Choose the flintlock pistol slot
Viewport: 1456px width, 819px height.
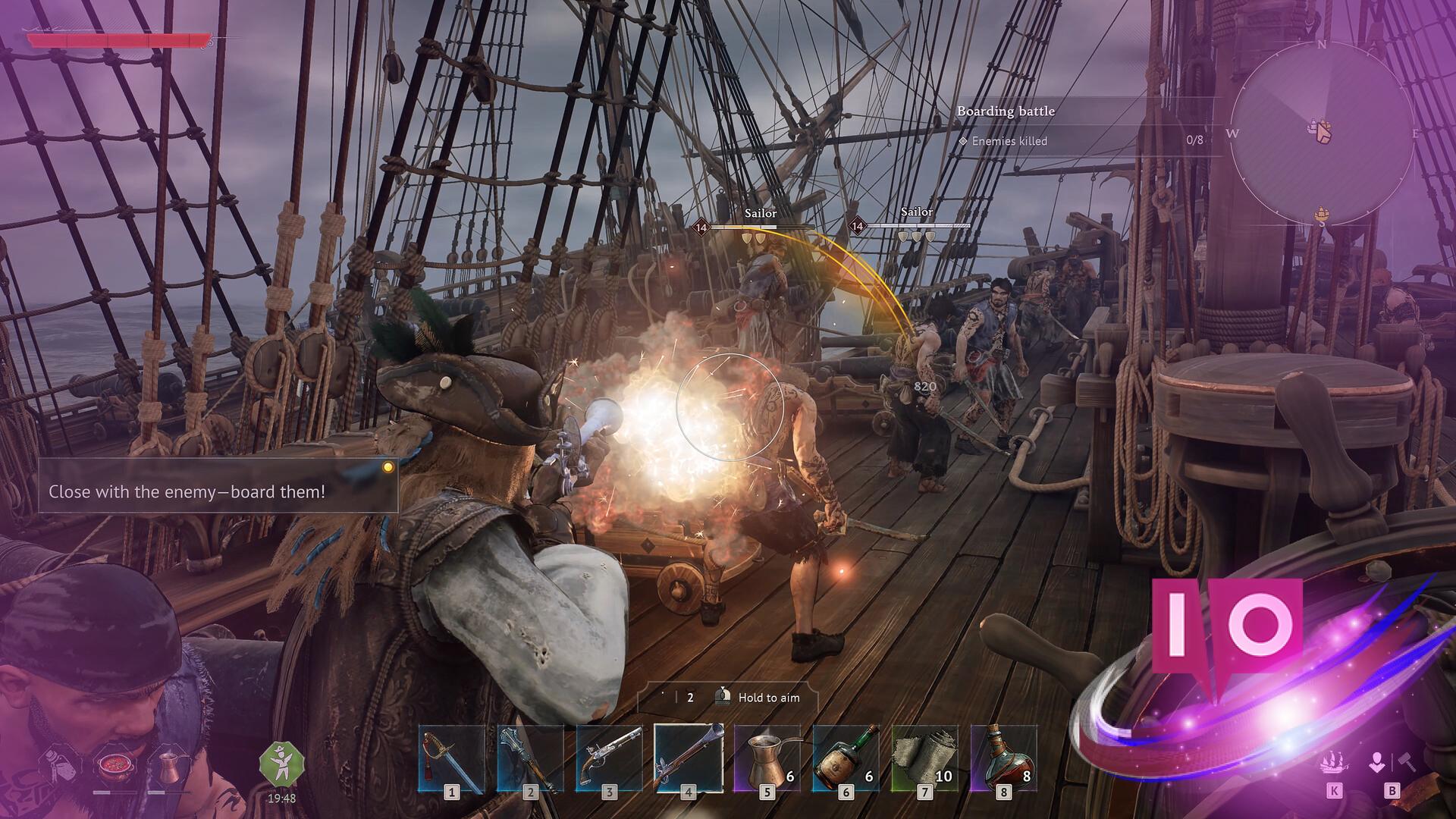[610, 760]
